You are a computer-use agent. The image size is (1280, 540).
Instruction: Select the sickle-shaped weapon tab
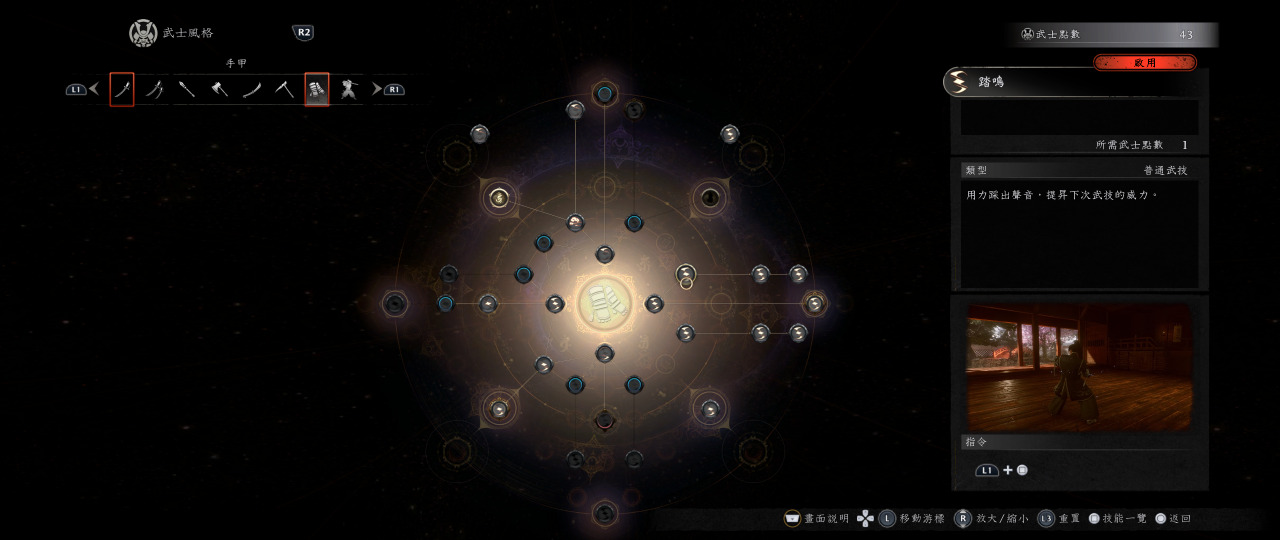pyautogui.click(x=284, y=90)
